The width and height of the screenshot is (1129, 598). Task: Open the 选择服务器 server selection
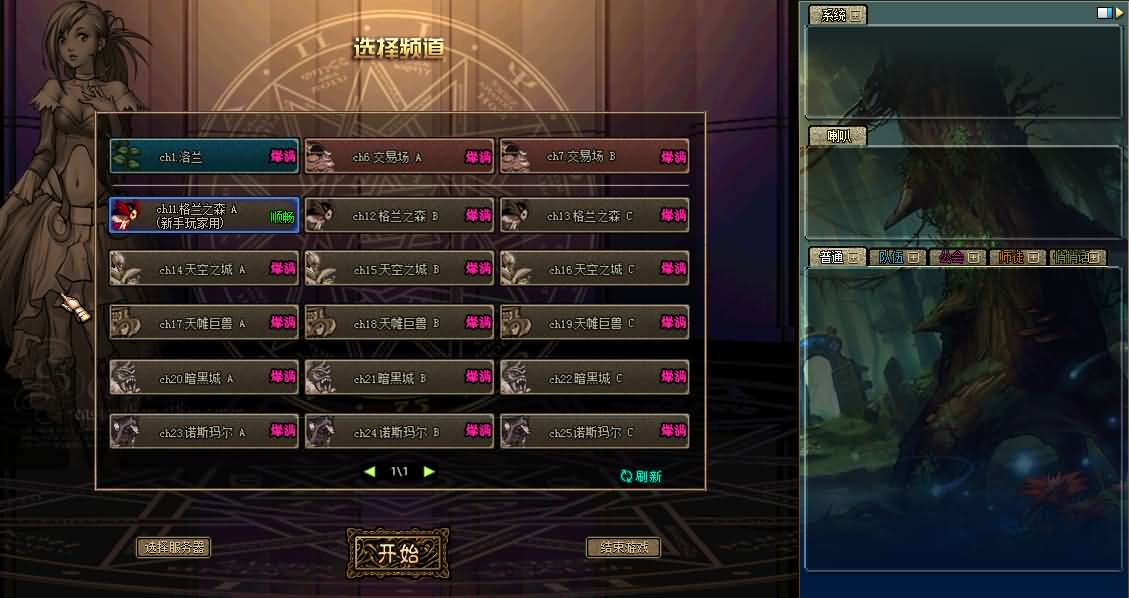pos(174,548)
